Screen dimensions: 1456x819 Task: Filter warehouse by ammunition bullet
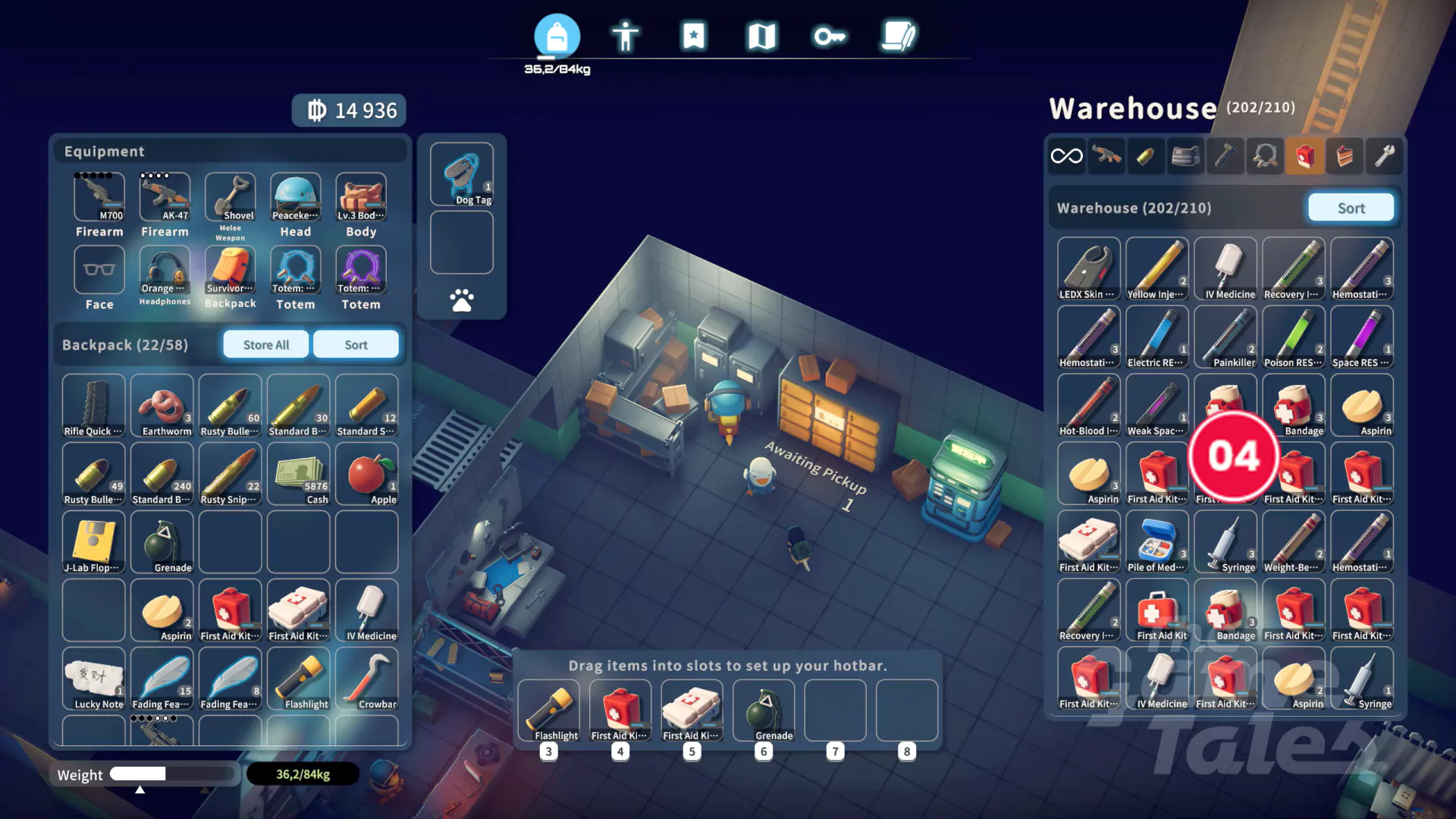click(1145, 156)
